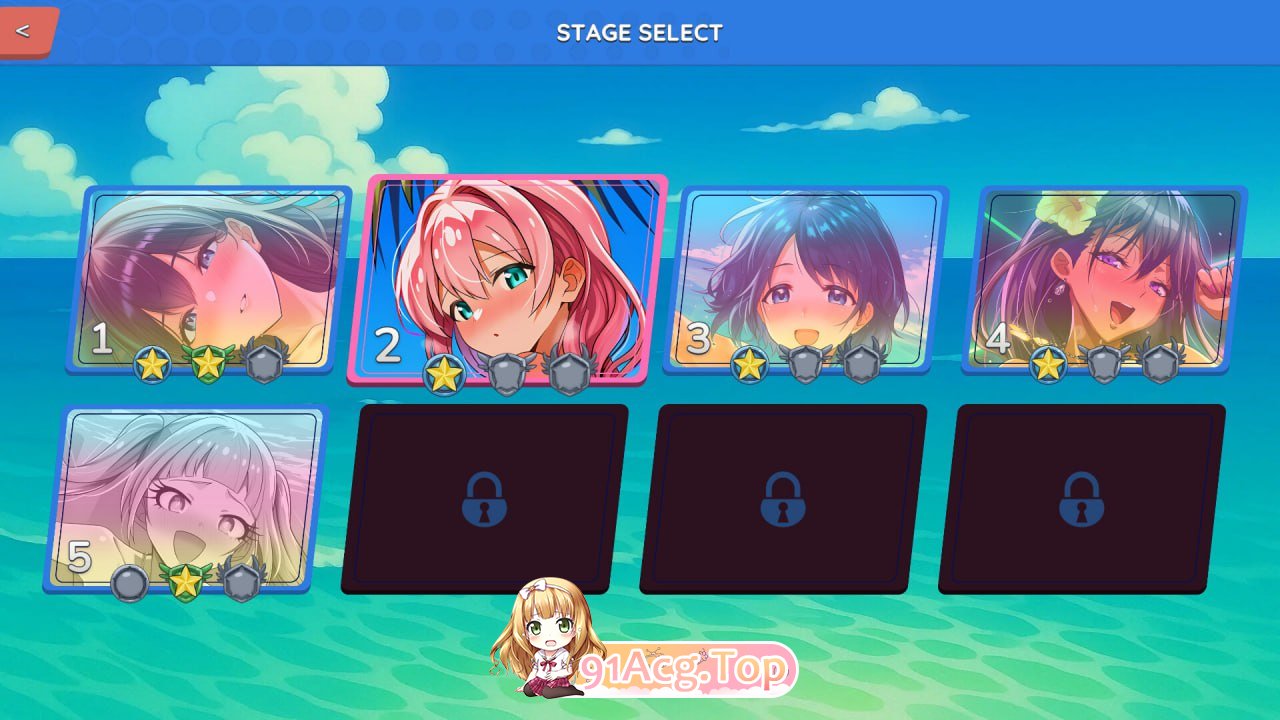Click the lock icon on the rightmost locked stage
This screenshot has width=1280, height=720.
coord(1084,500)
